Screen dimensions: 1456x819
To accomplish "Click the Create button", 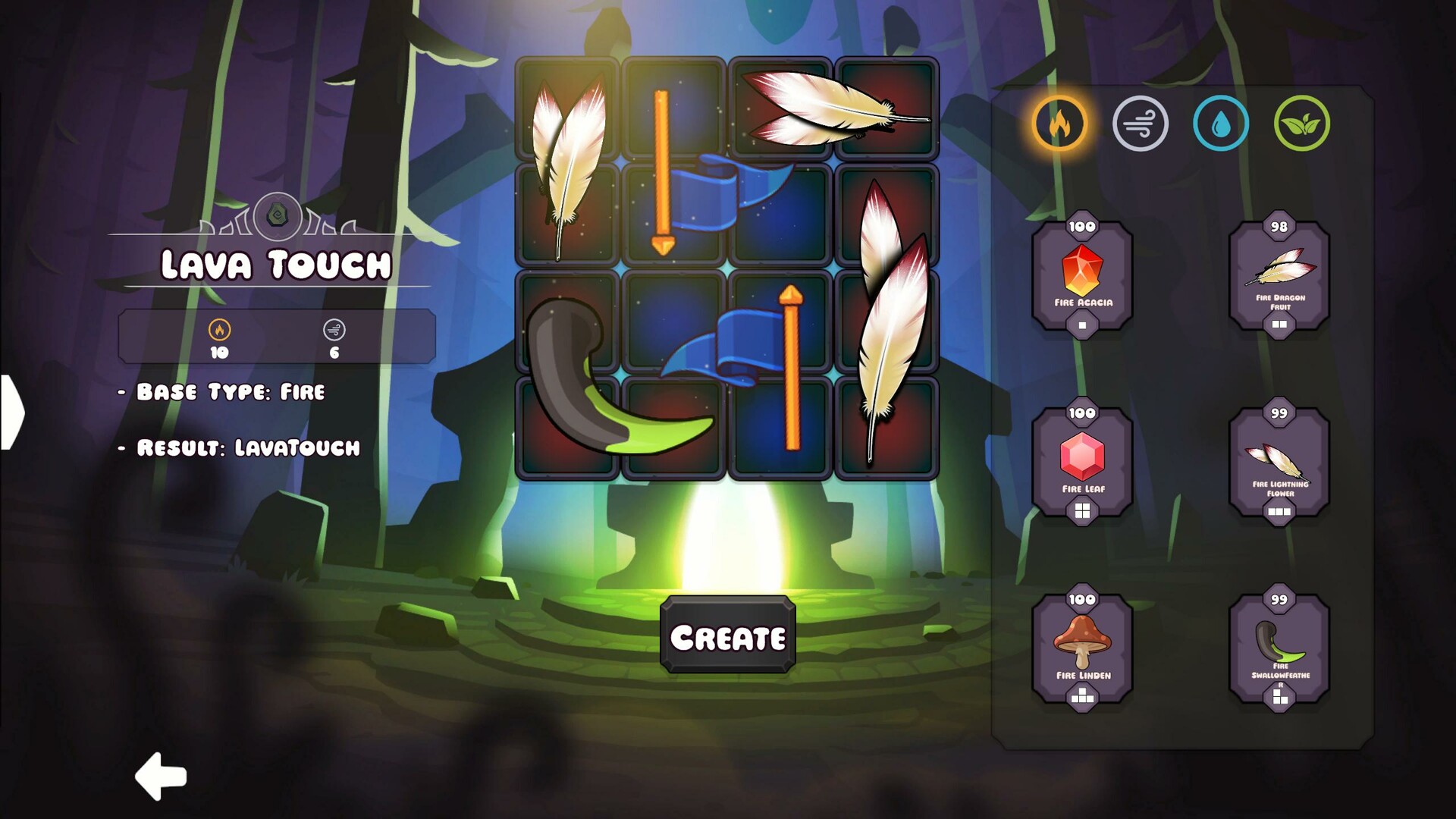I will coord(727,636).
